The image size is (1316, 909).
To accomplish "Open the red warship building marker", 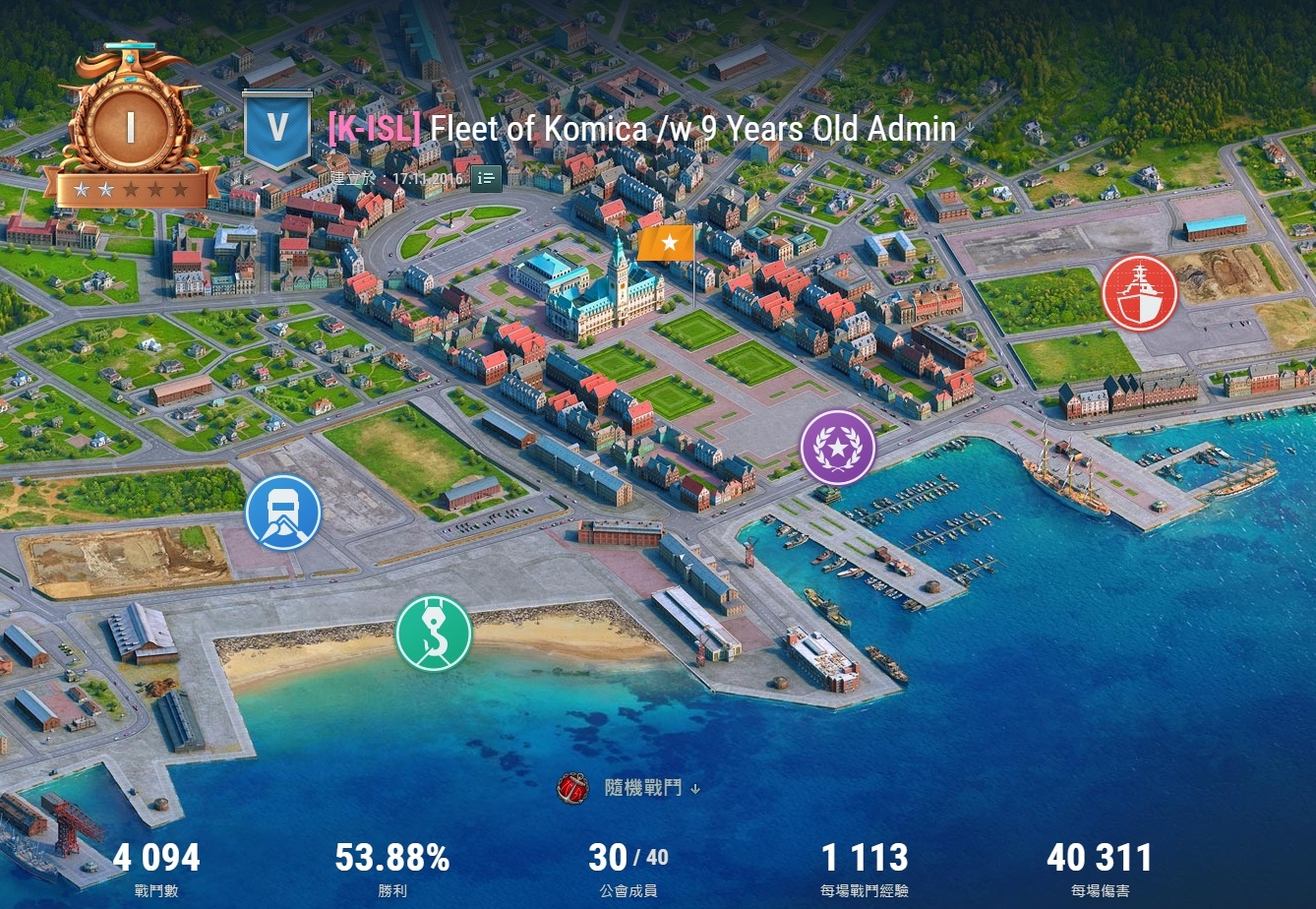I will pos(1139,293).
